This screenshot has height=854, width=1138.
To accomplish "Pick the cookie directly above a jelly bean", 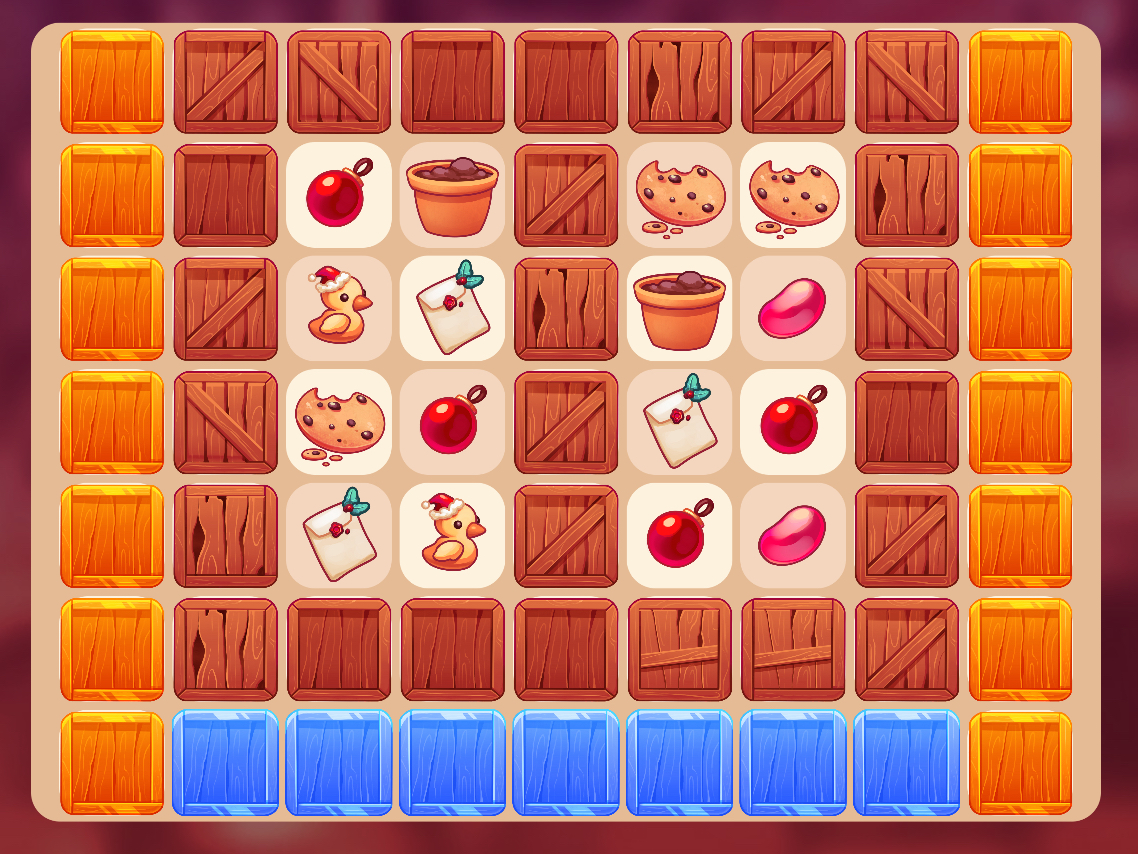I will (793, 195).
